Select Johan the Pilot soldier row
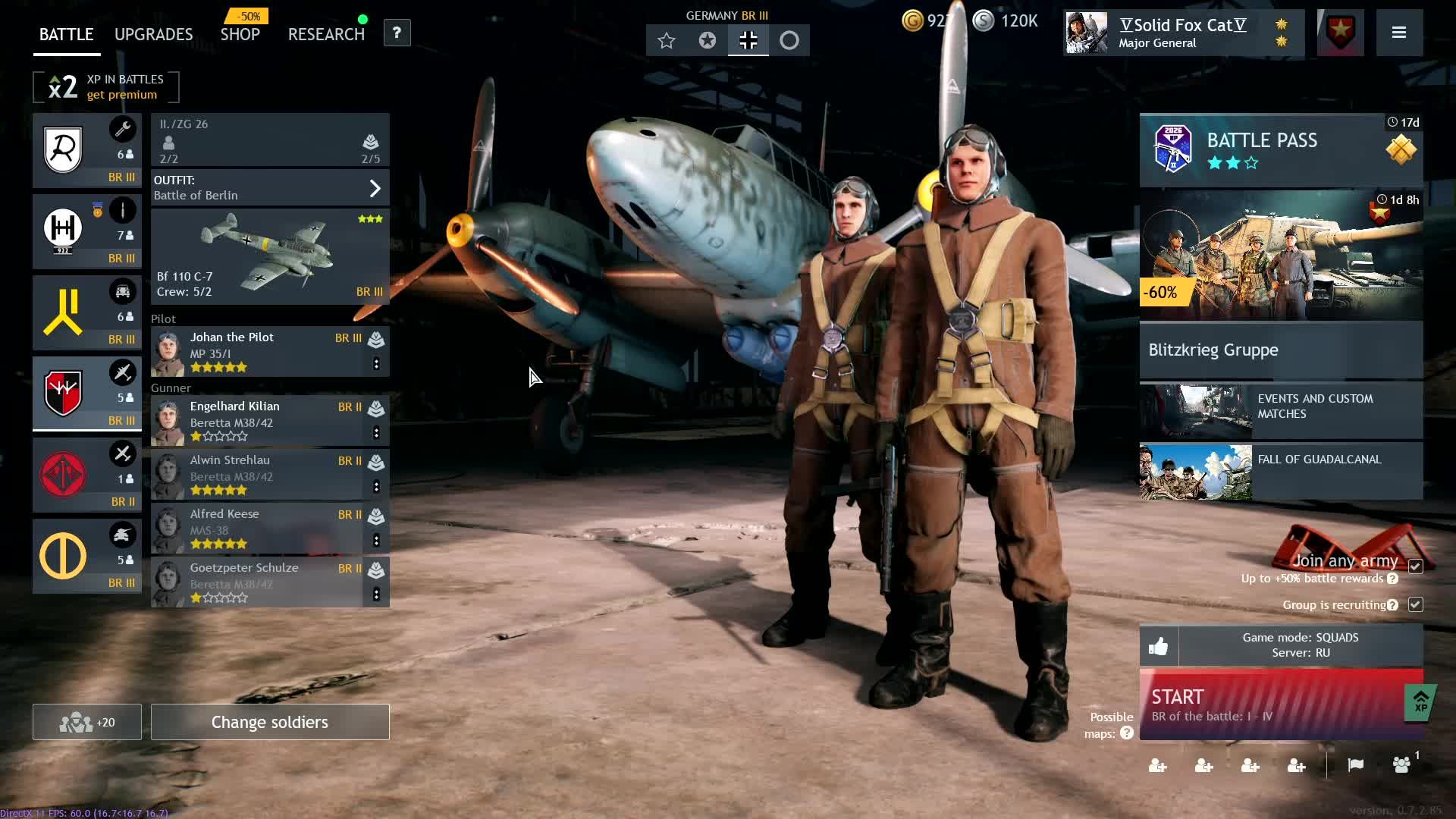 click(258, 352)
